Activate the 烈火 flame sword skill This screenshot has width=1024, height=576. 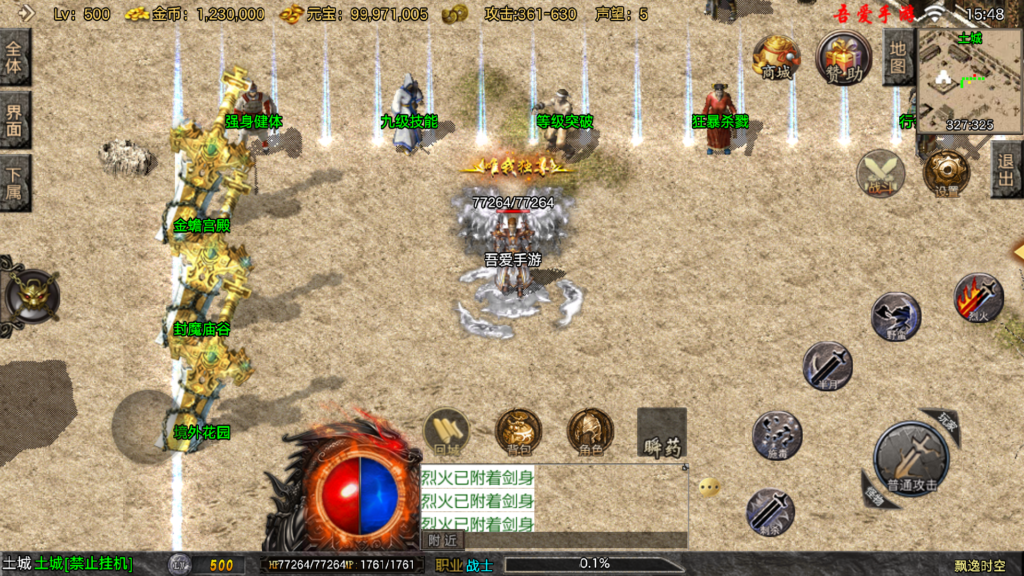(x=978, y=299)
